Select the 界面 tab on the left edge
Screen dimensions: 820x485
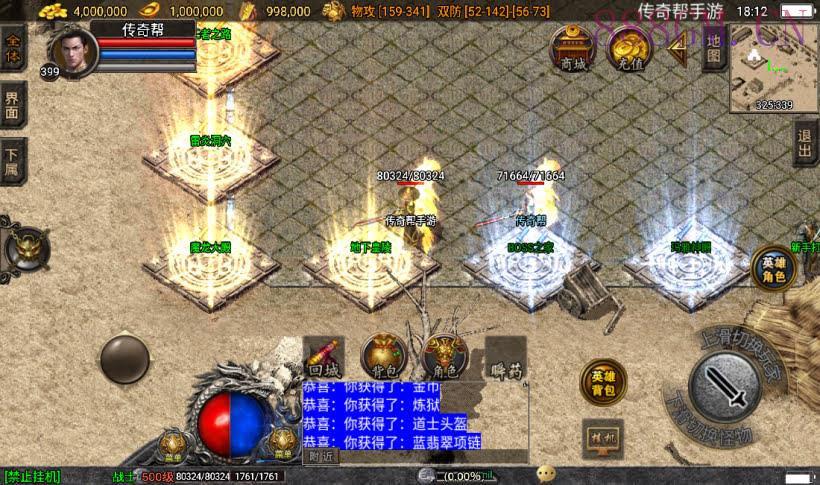coord(13,103)
